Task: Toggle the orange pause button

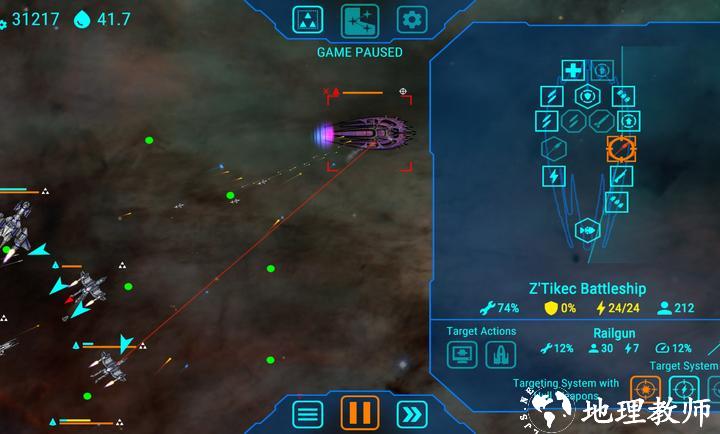Action: 359,412
